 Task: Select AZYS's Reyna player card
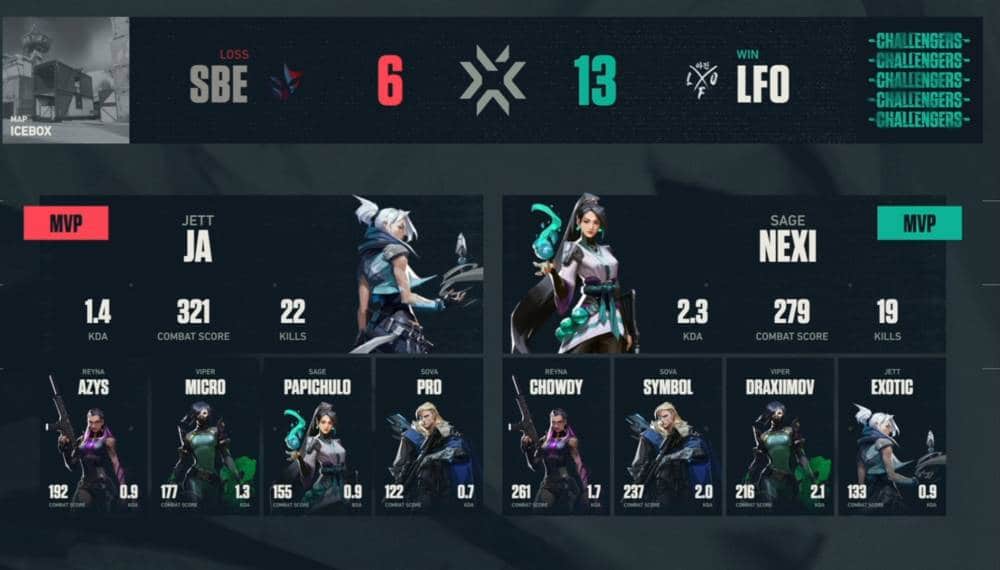pyautogui.click(x=95, y=437)
